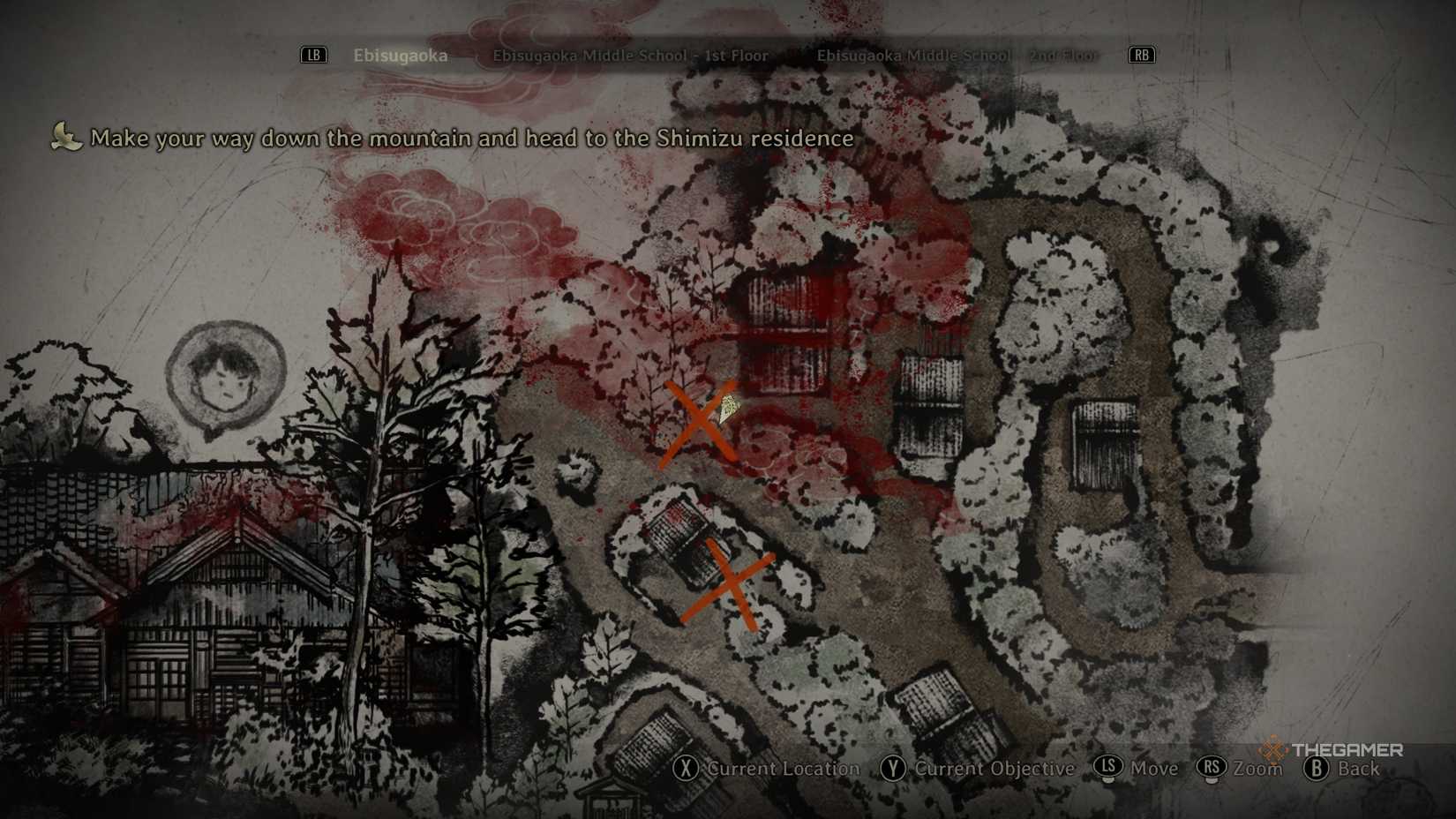Click the RB shoulder button icon
This screenshot has width=1456, height=819.
point(1141,55)
